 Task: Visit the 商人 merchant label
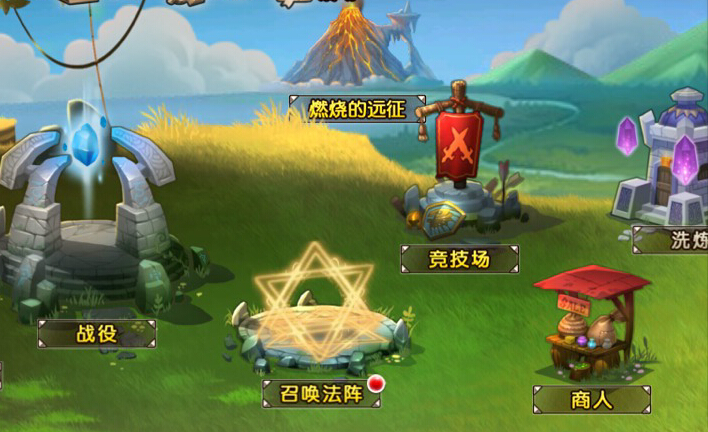(591, 400)
